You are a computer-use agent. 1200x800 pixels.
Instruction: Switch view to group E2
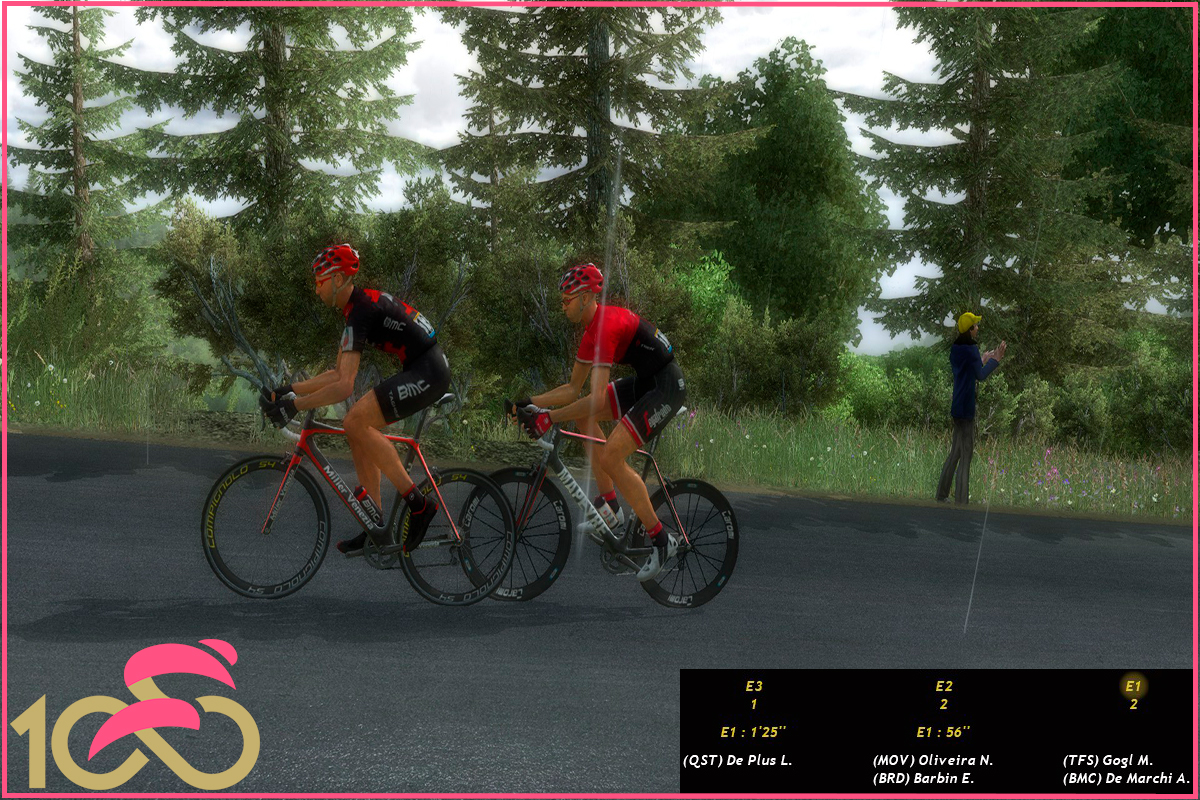click(x=943, y=686)
